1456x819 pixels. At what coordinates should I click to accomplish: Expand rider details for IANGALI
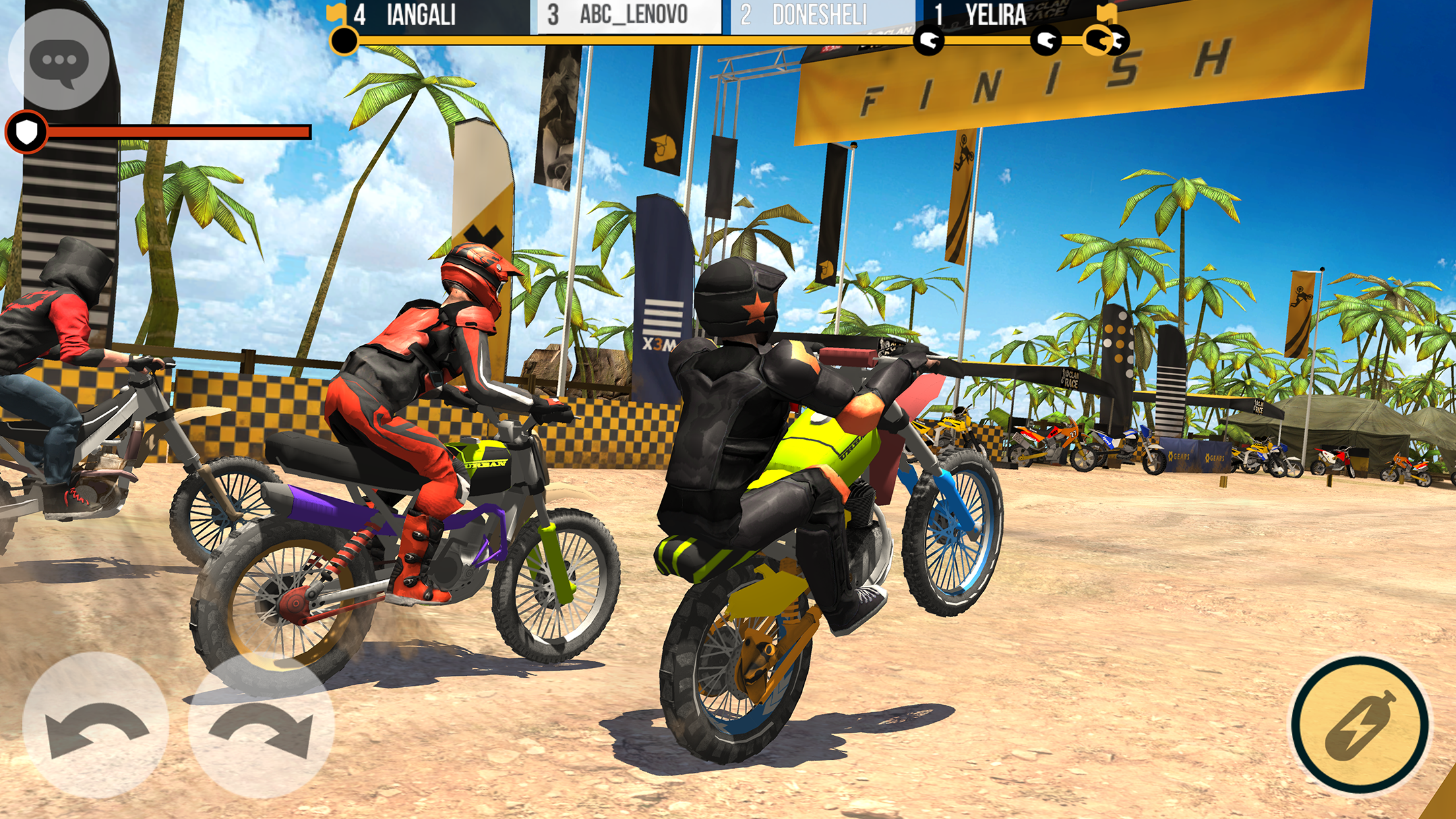tap(422, 15)
